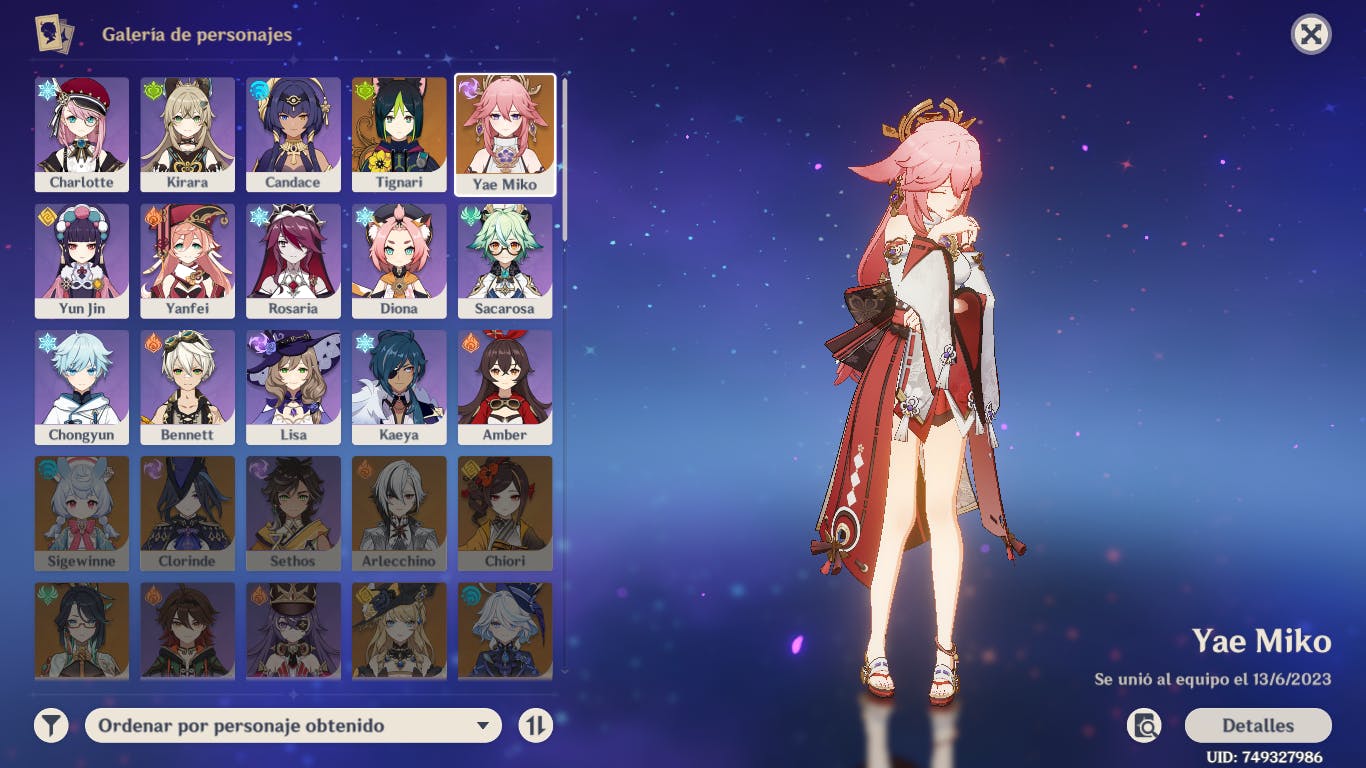This screenshot has width=1366, height=768.
Task: Select the Candace portrait
Action: pyautogui.click(x=293, y=134)
